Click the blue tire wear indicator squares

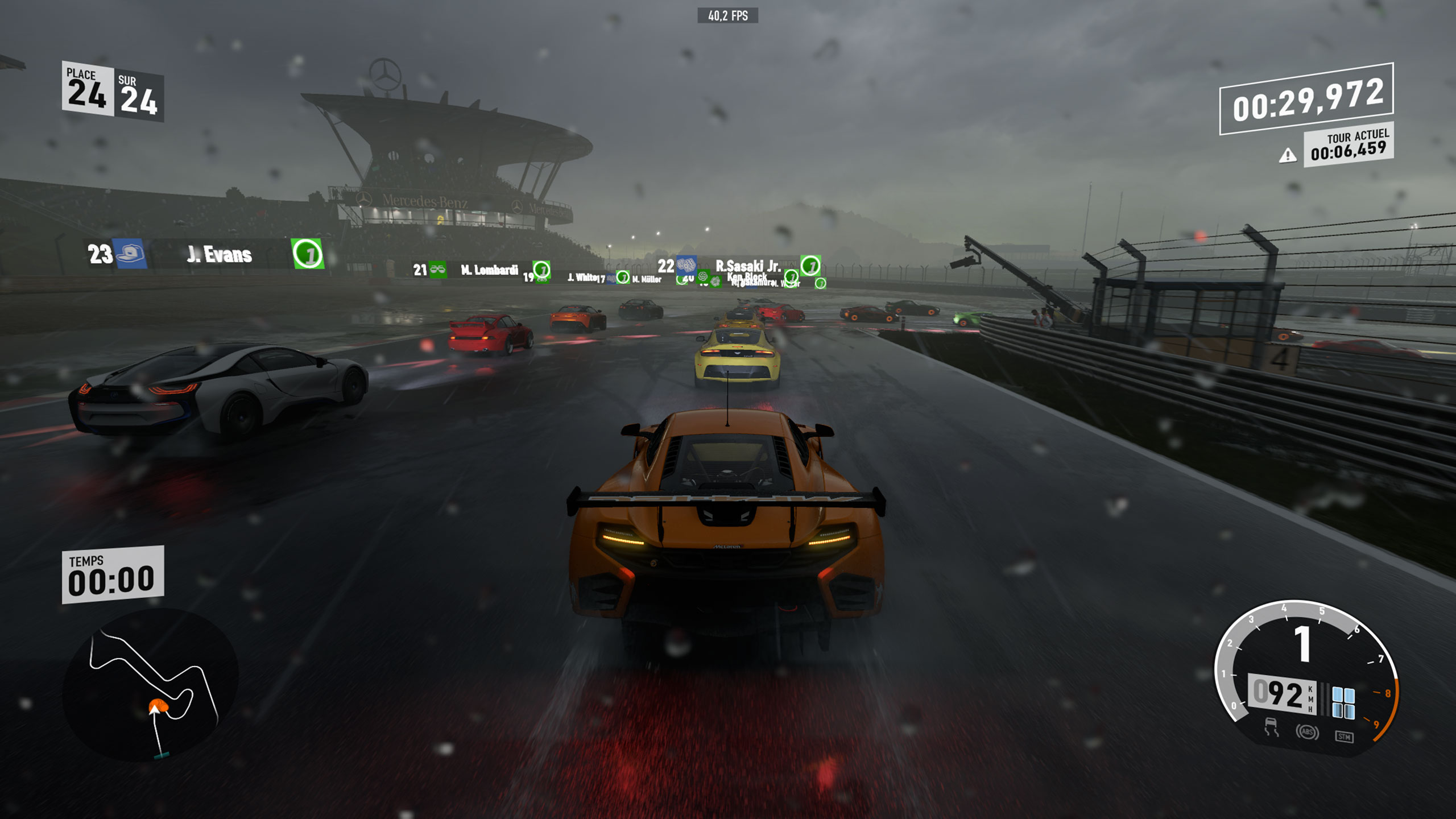point(1343,702)
